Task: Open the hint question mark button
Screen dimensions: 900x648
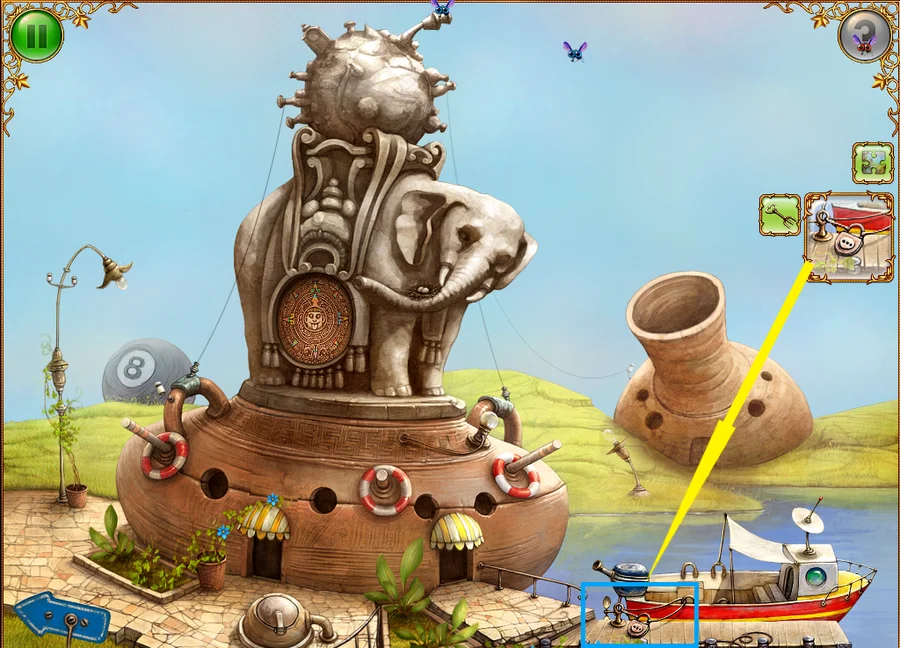Action: [863, 36]
